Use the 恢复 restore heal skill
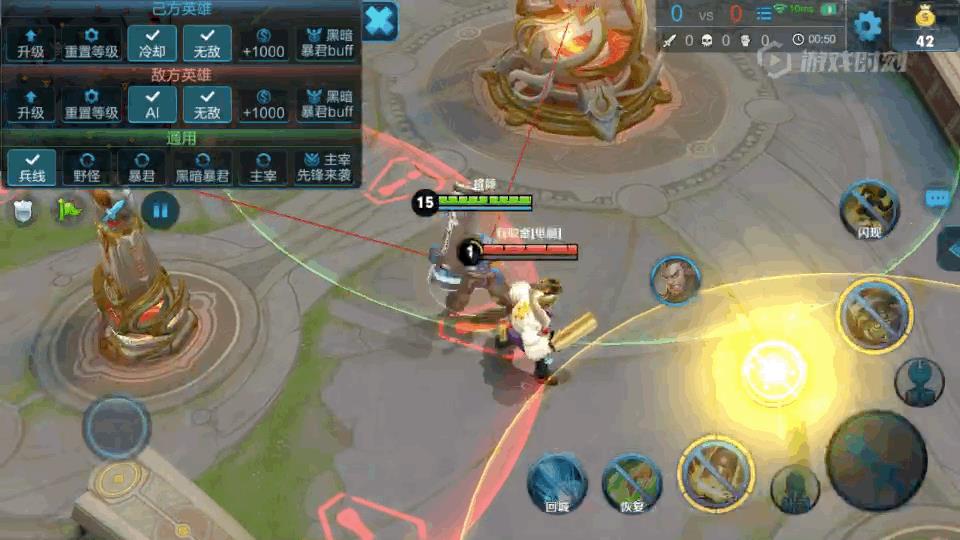The image size is (960, 540). 632,481
